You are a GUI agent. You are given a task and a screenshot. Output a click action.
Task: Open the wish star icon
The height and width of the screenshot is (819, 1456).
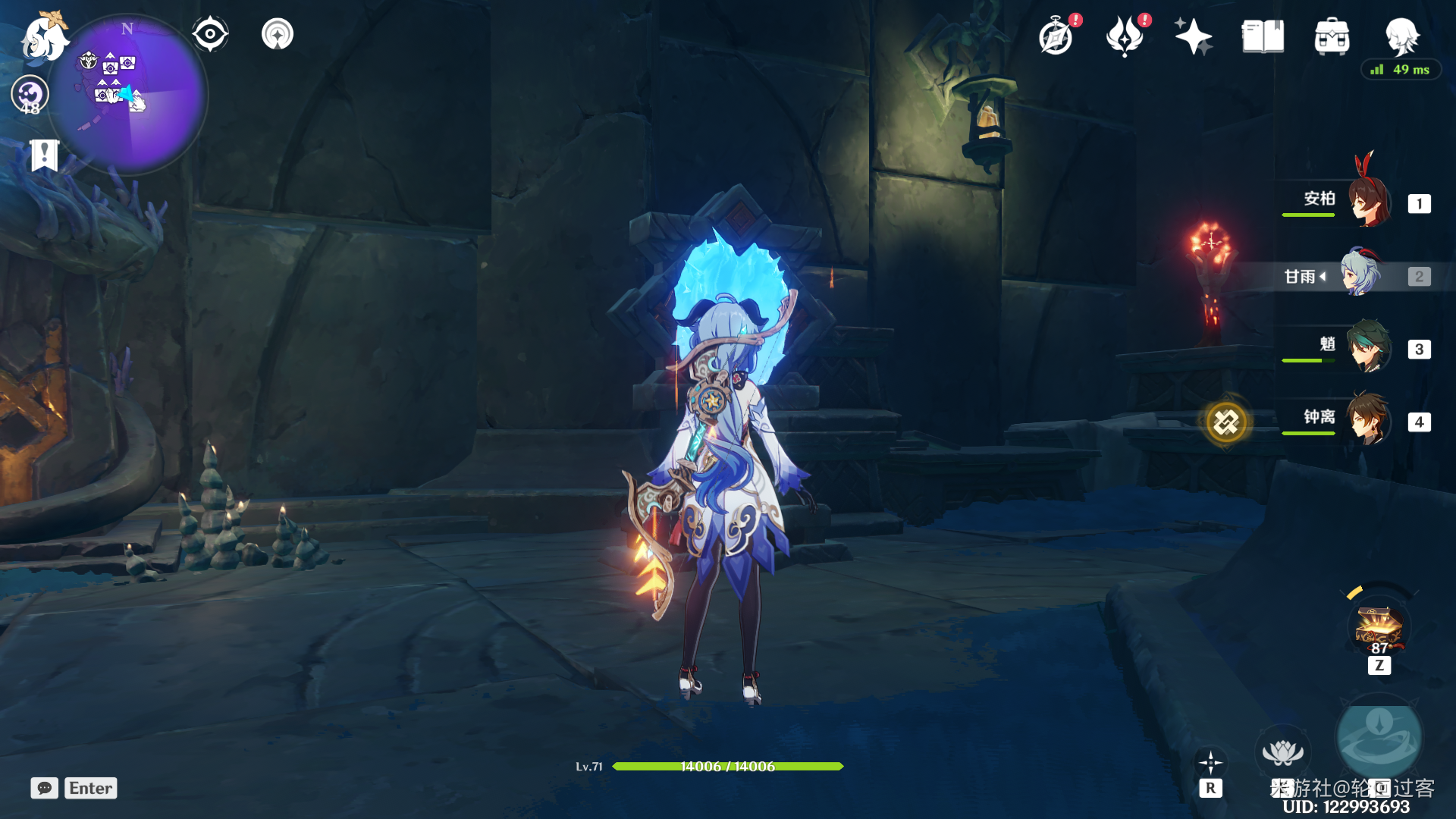pyautogui.click(x=1193, y=36)
